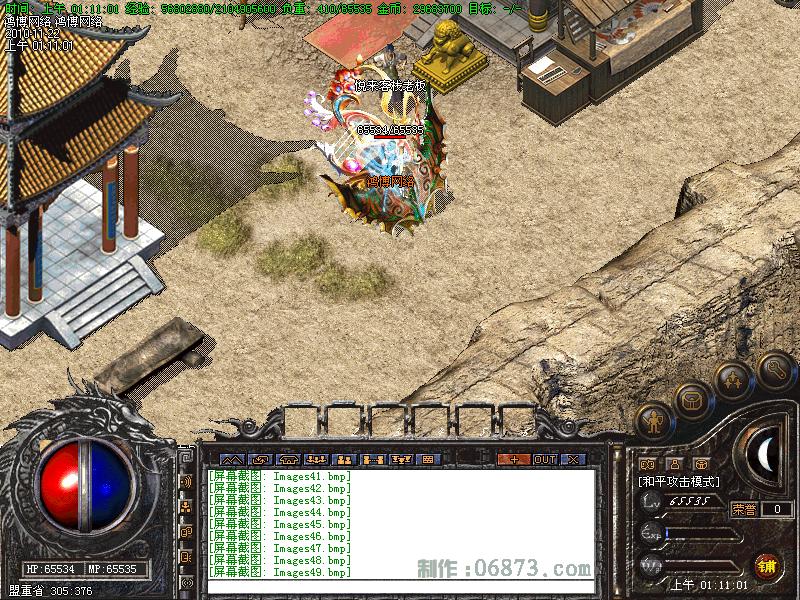Image resolution: width=800 pixels, height=600 pixels.
Task: Open the character equipment round button
Action: (x=653, y=421)
